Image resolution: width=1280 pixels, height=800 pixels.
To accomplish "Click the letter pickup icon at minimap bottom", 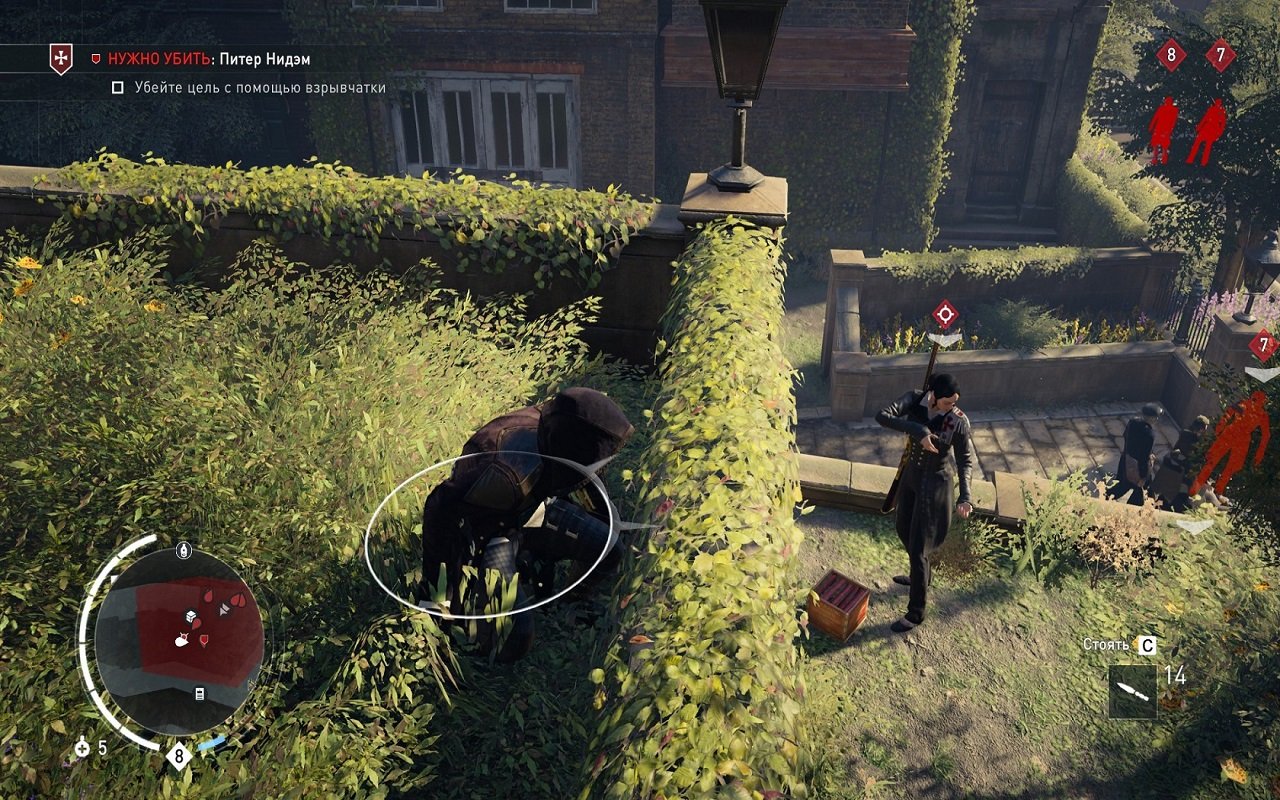I will coord(200,692).
